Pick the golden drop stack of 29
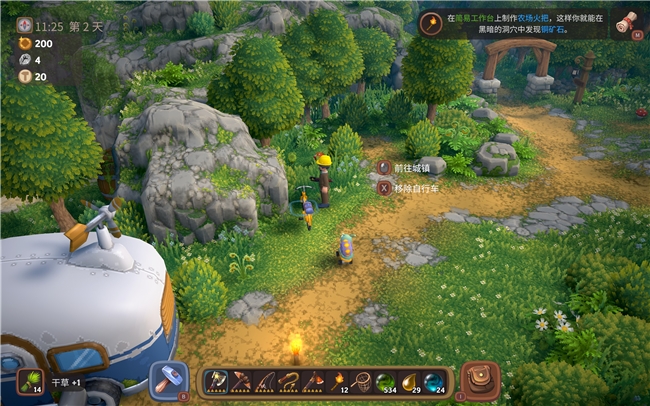Screen dimensions: 650x406 [409, 381]
